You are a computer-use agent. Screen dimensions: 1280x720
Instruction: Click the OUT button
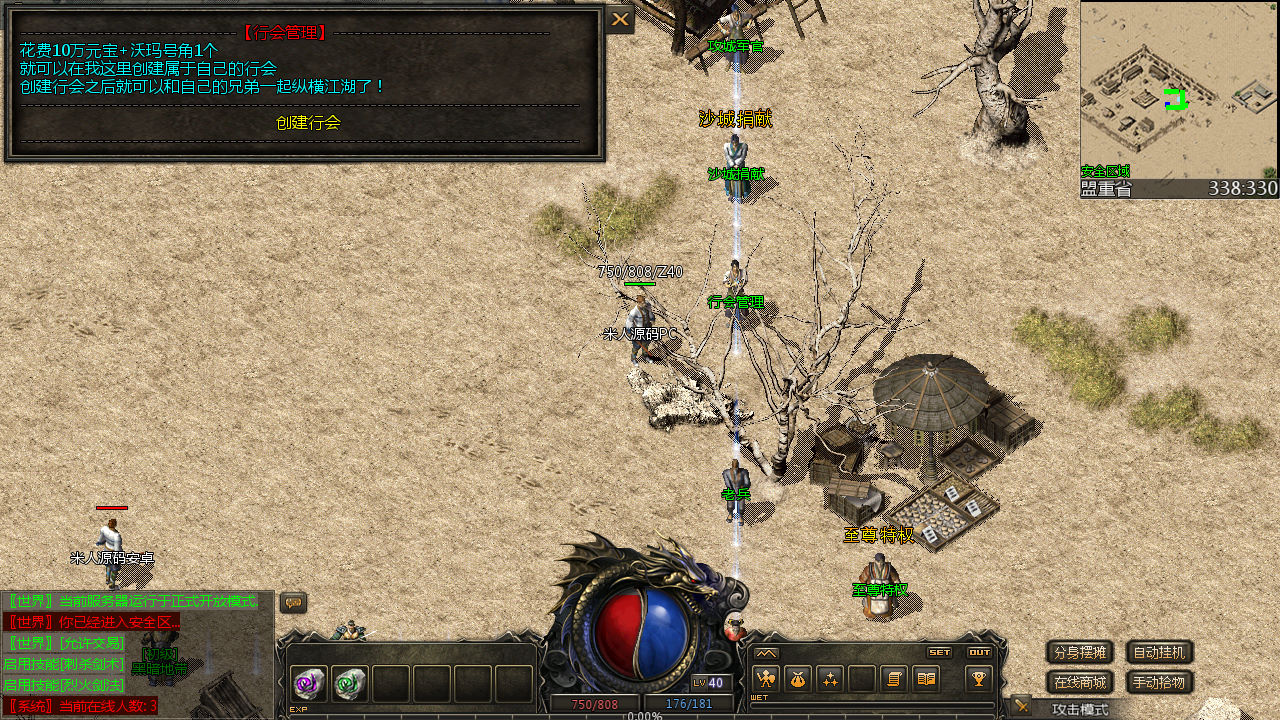point(979,652)
